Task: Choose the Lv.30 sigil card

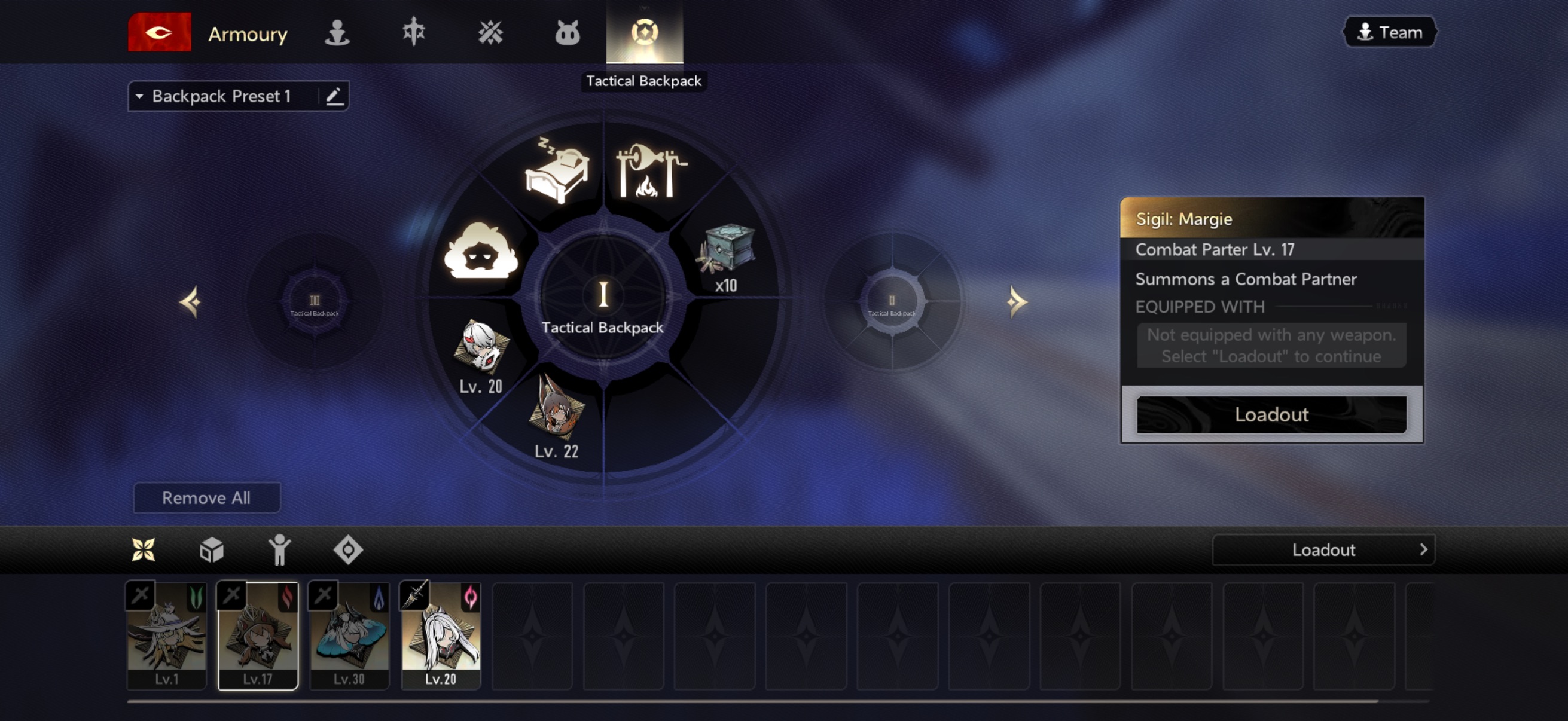Action: [x=349, y=634]
